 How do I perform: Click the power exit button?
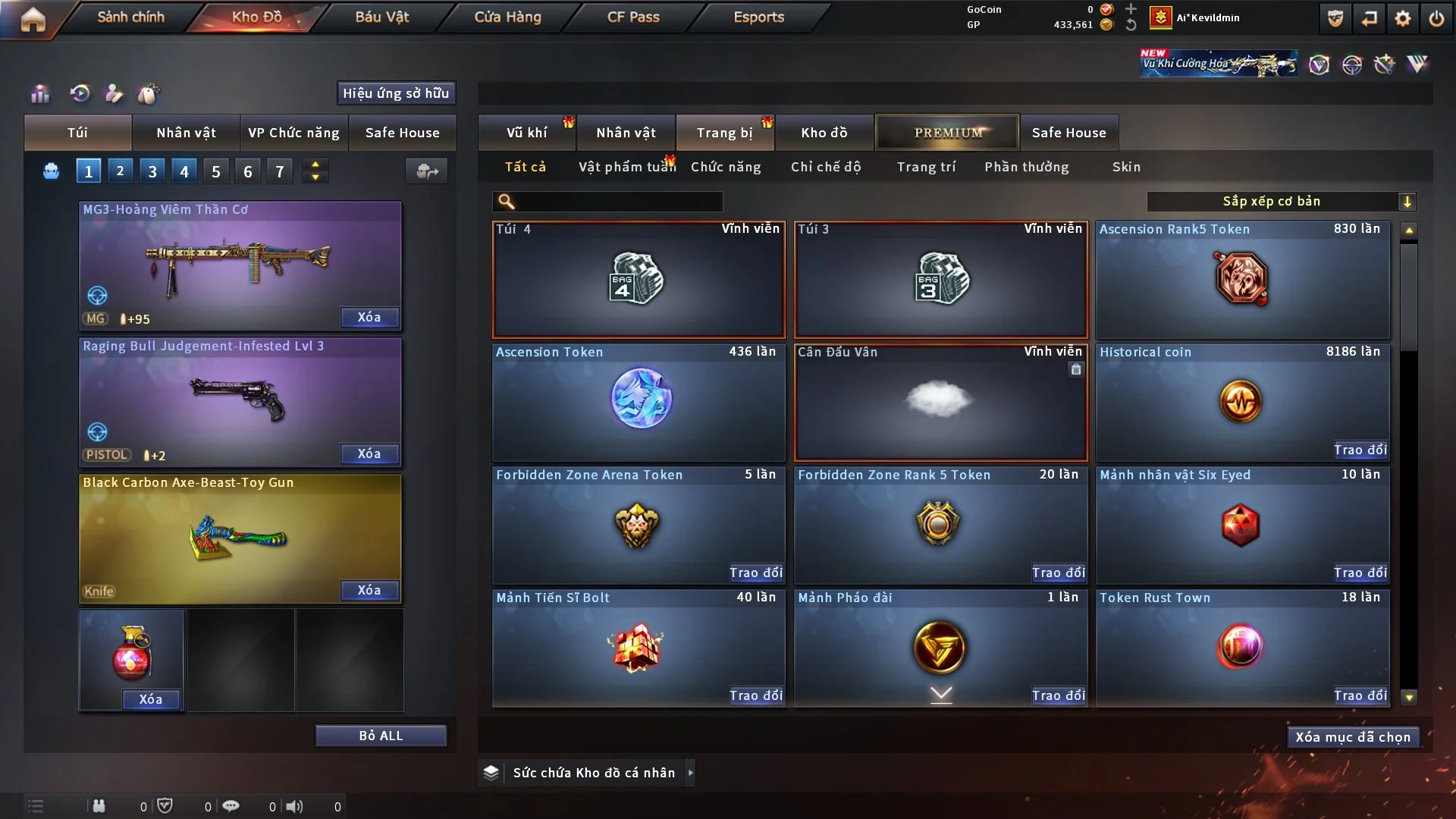point(1436,18)
